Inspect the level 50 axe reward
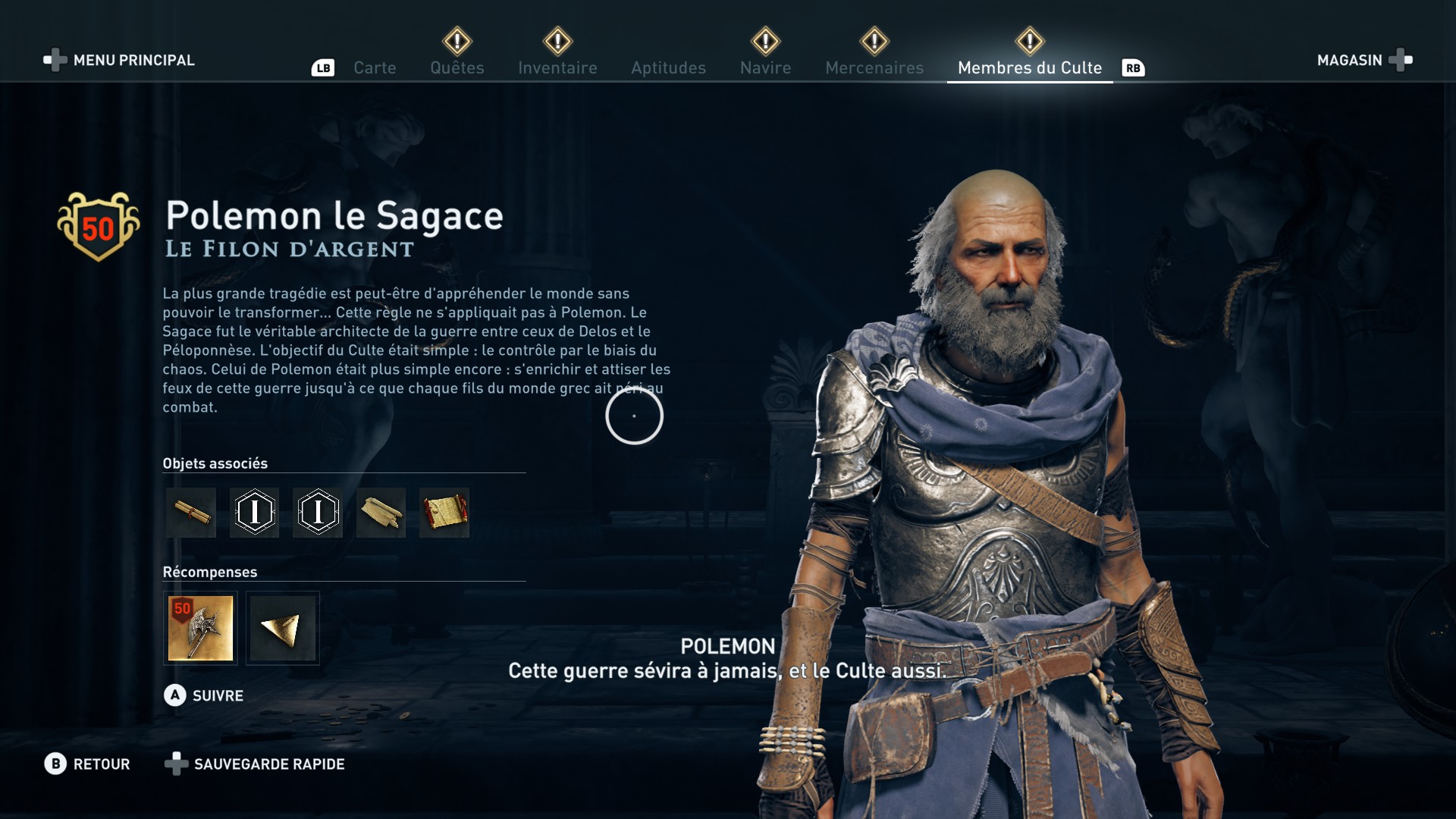This screenshot has height=819, width=1456. 200,628
